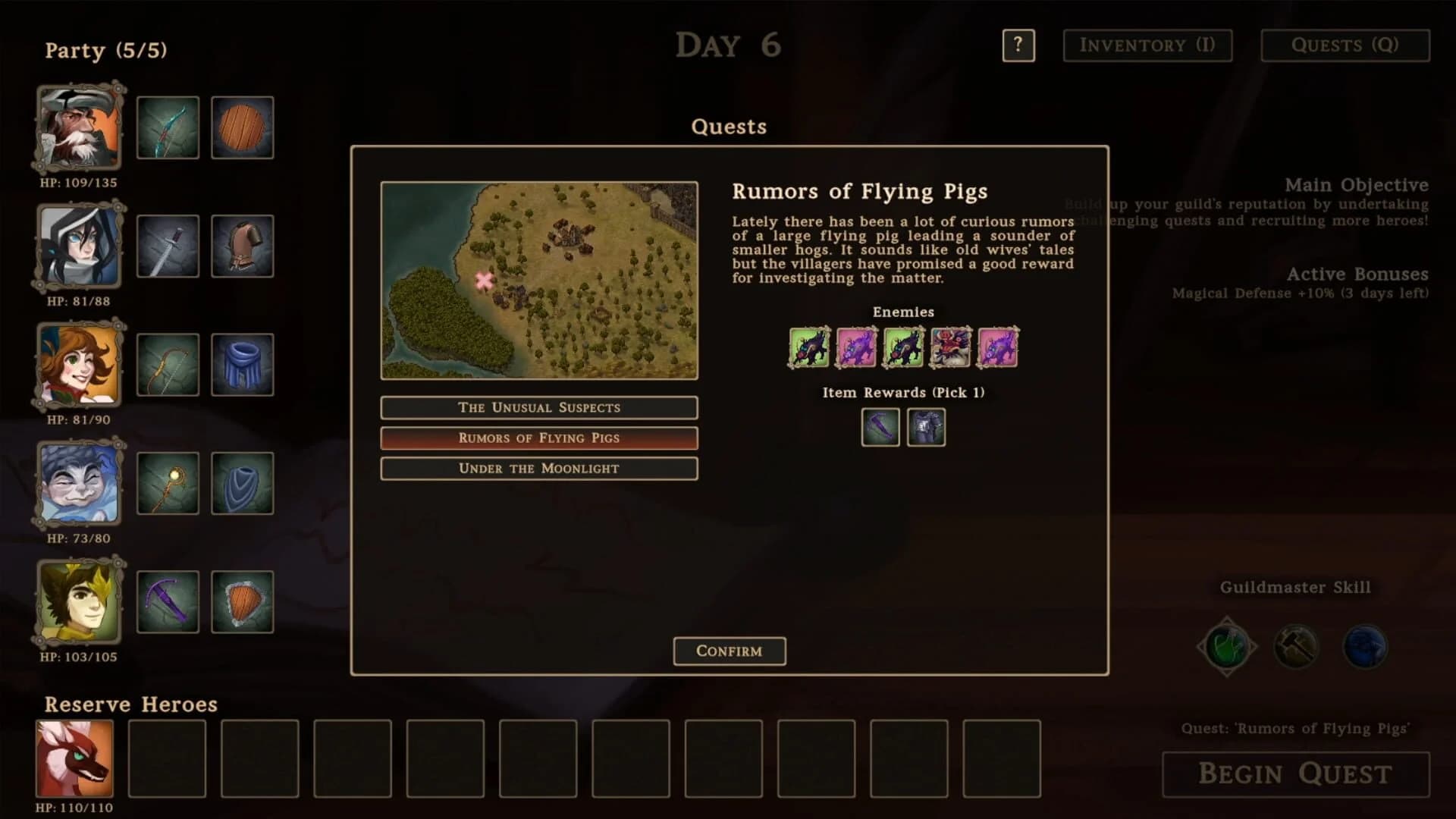Click the bottom hero's purple crossbow icon

click(168, 601)
